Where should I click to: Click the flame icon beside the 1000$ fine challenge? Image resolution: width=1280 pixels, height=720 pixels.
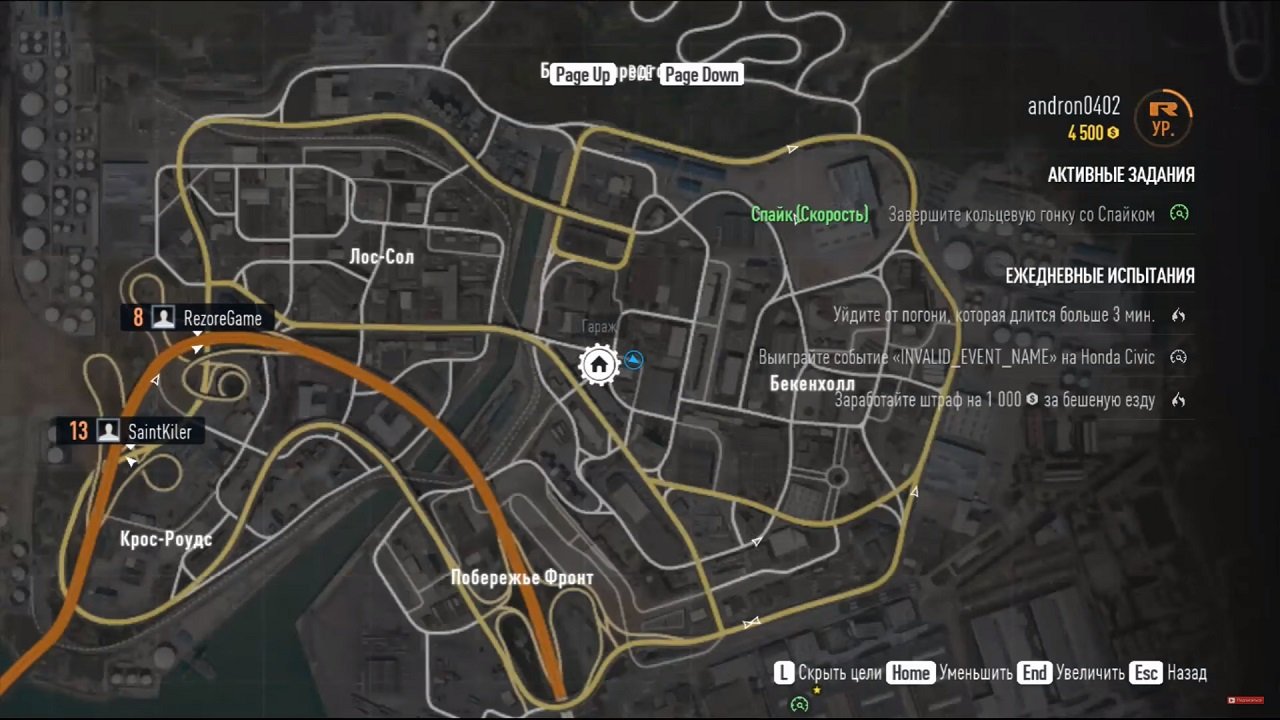1178,399
